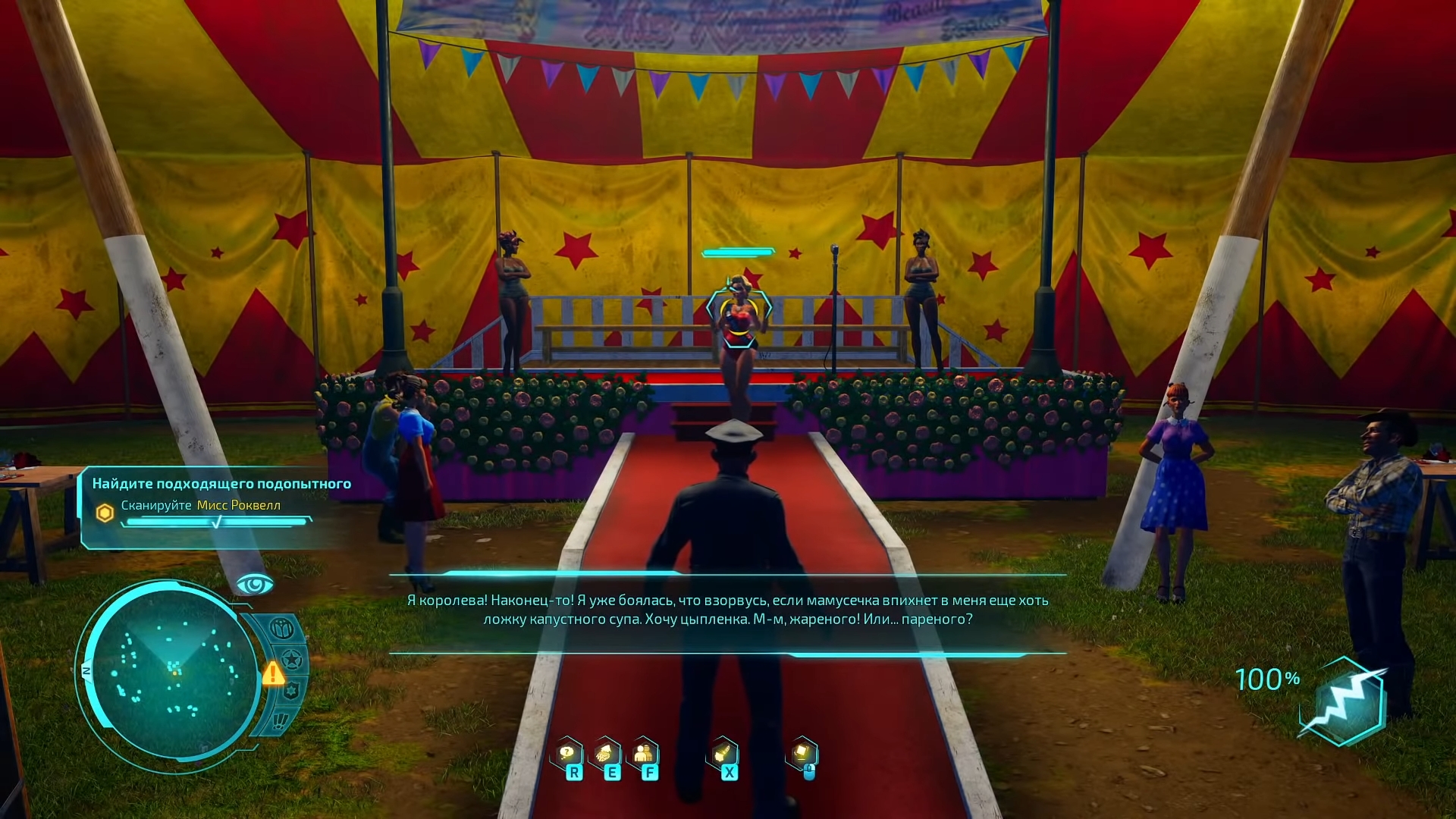Select the police badge alert level
The height and width of the screenshot is (819, 1456).
(x=290, y=691)
